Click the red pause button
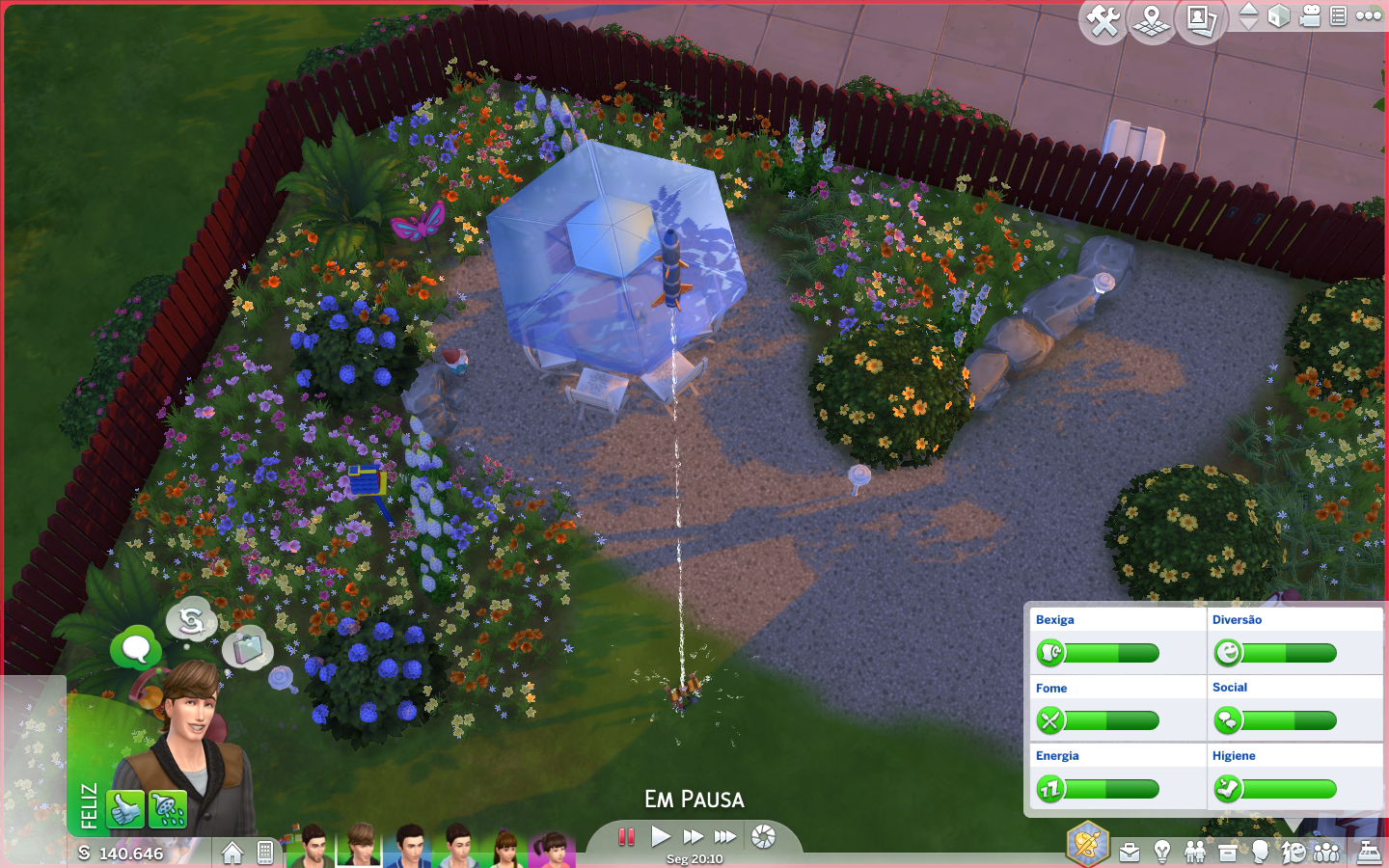1389x868 pixels. point(626,836)
